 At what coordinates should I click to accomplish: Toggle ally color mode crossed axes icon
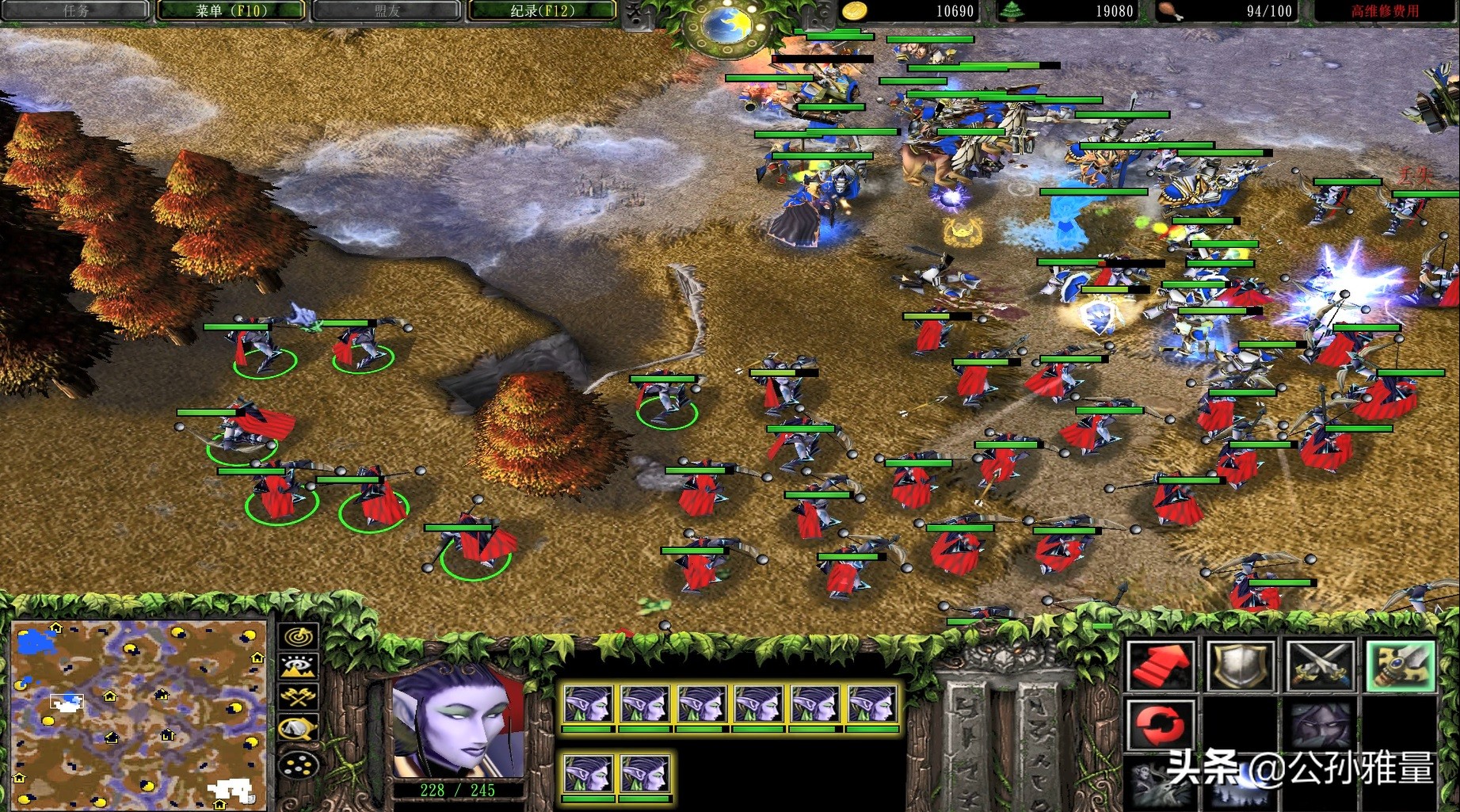(299, 697)
